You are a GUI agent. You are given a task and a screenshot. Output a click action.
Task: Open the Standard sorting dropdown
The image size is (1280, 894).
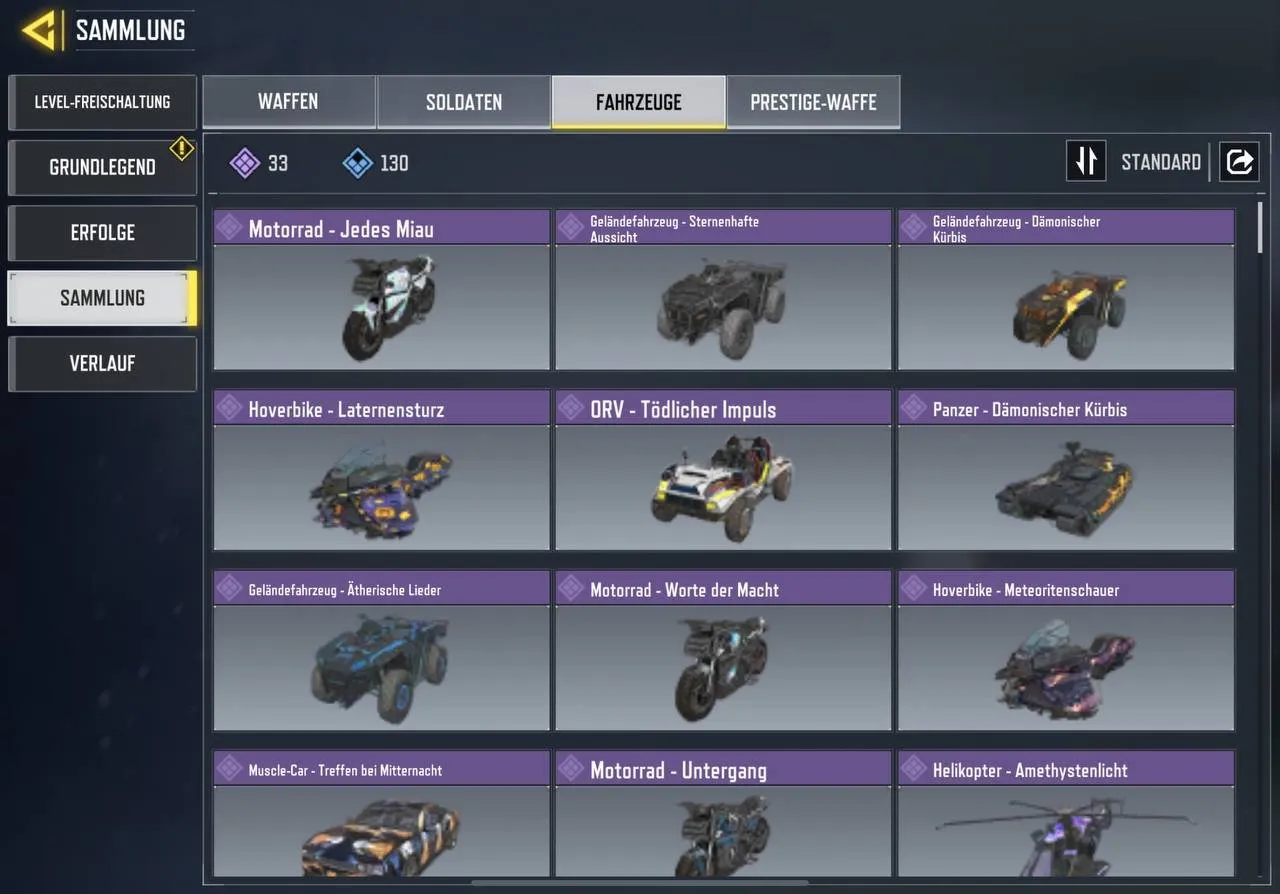pyautogui.click(x=1160, y=161)
